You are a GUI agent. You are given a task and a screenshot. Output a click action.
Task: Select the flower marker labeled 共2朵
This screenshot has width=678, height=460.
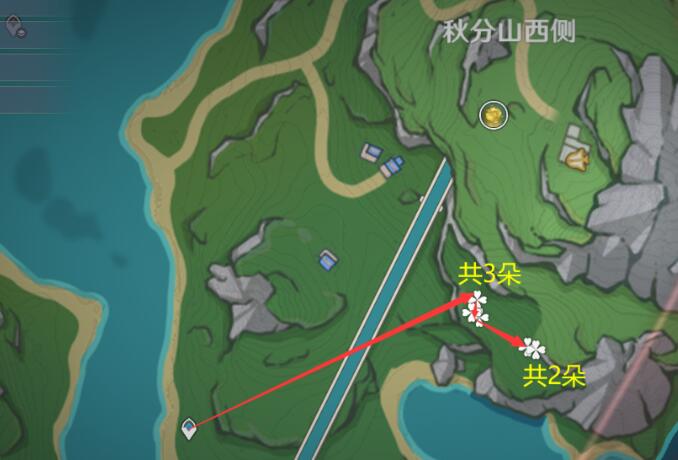[x=534, y=348]
